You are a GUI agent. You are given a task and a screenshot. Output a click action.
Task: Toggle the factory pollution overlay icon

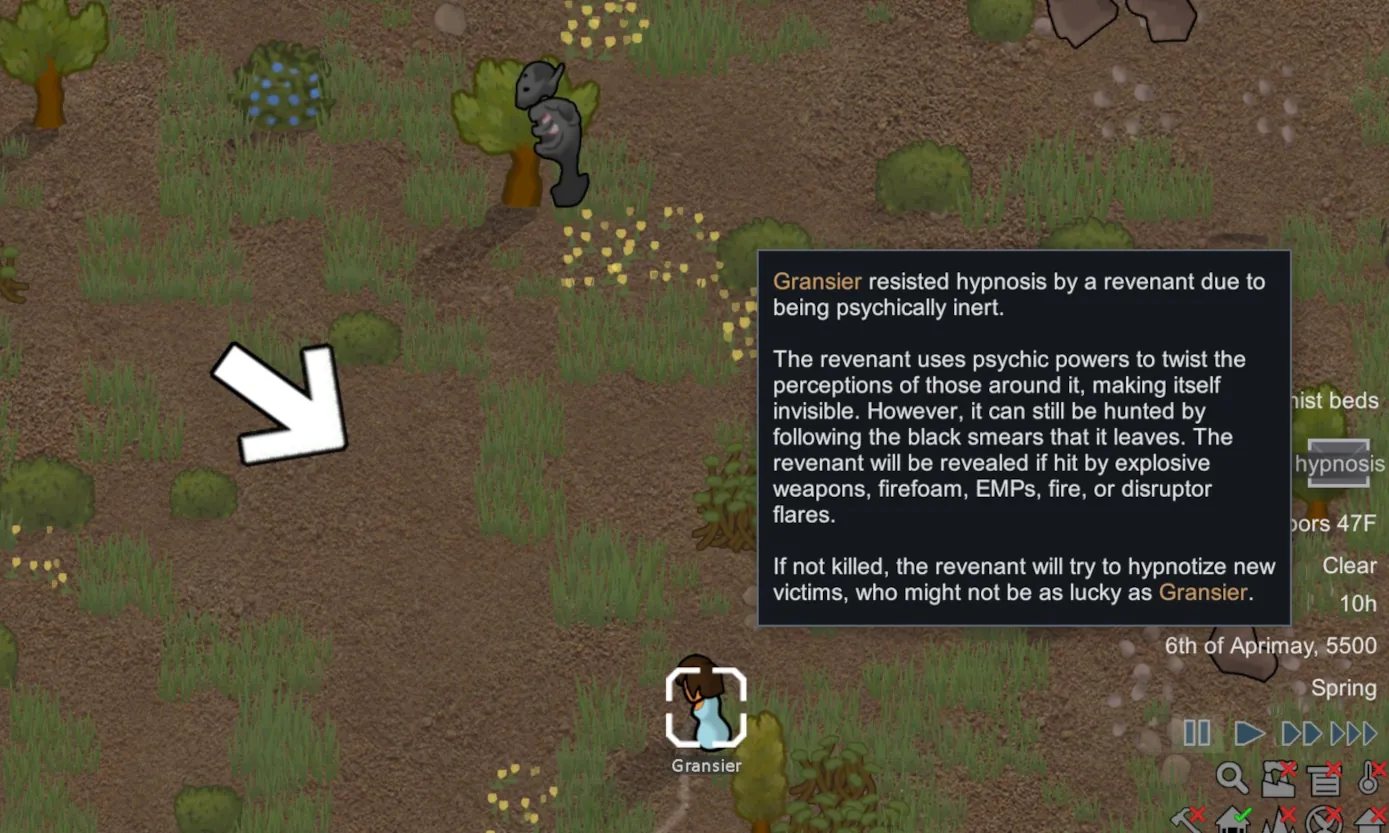pos(1278,778)
